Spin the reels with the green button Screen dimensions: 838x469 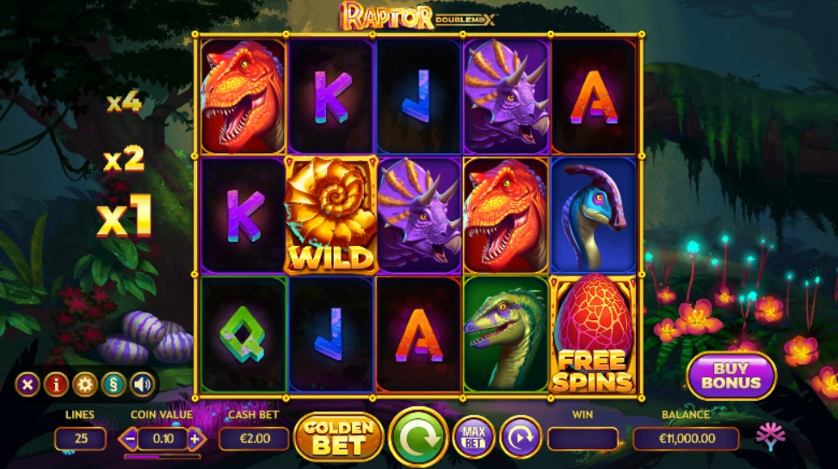coord(418,437)
